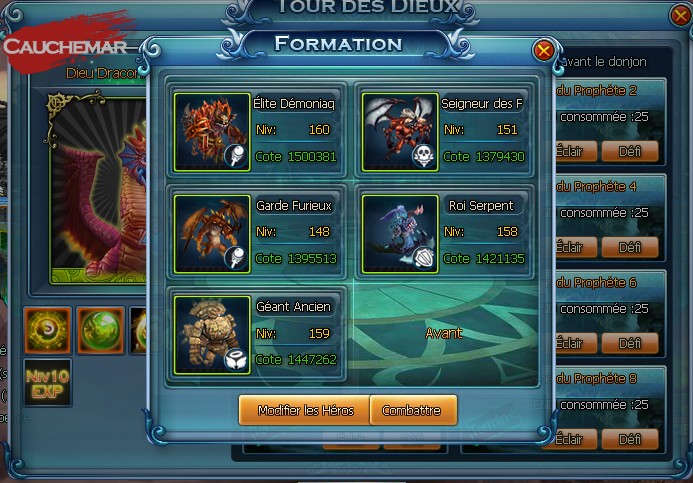The image size is (693, 483).
Task: Start the fight with Combattre
Action: 412,410
